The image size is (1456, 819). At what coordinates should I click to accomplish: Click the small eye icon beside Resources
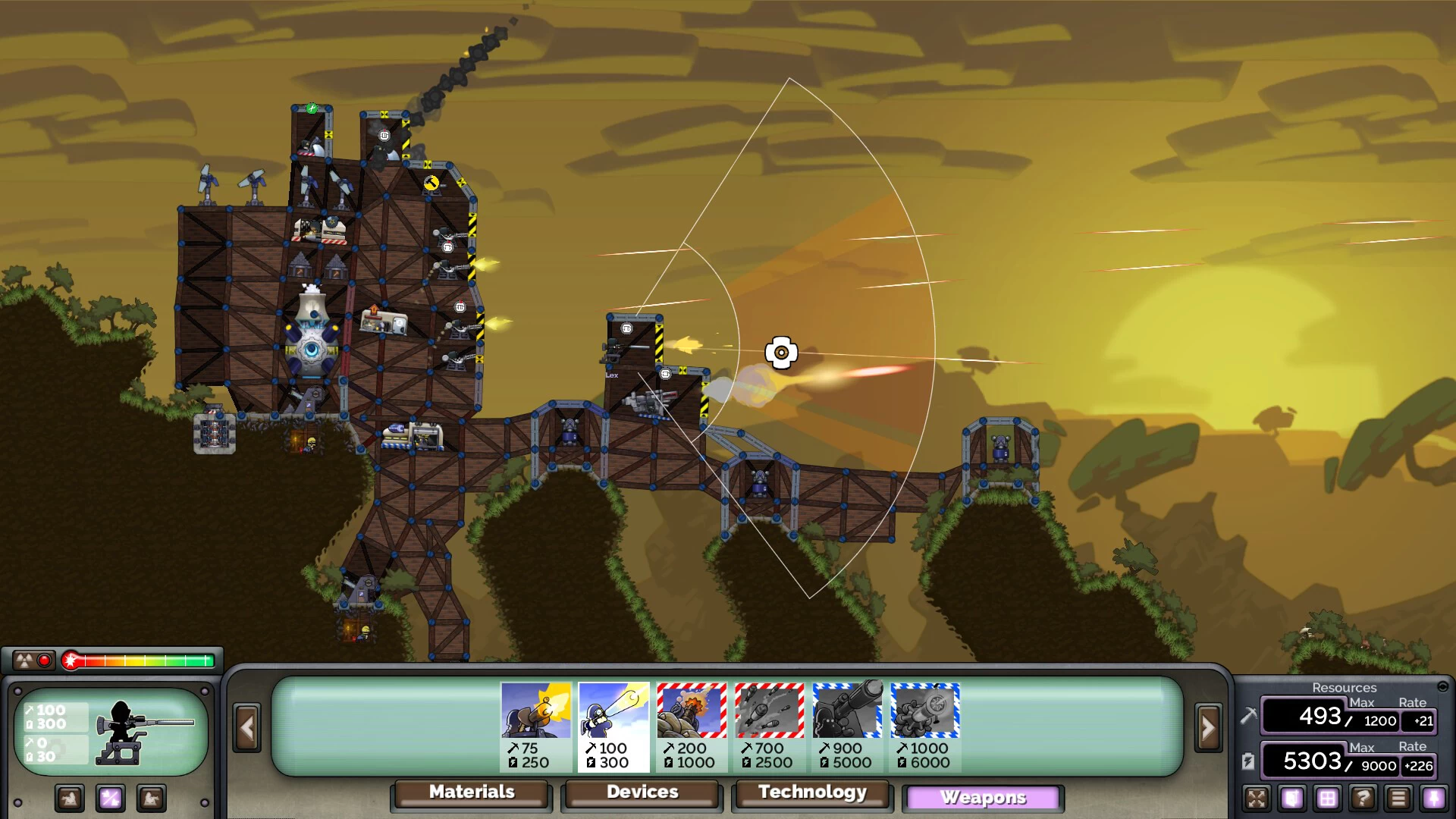coord(1442,687)
